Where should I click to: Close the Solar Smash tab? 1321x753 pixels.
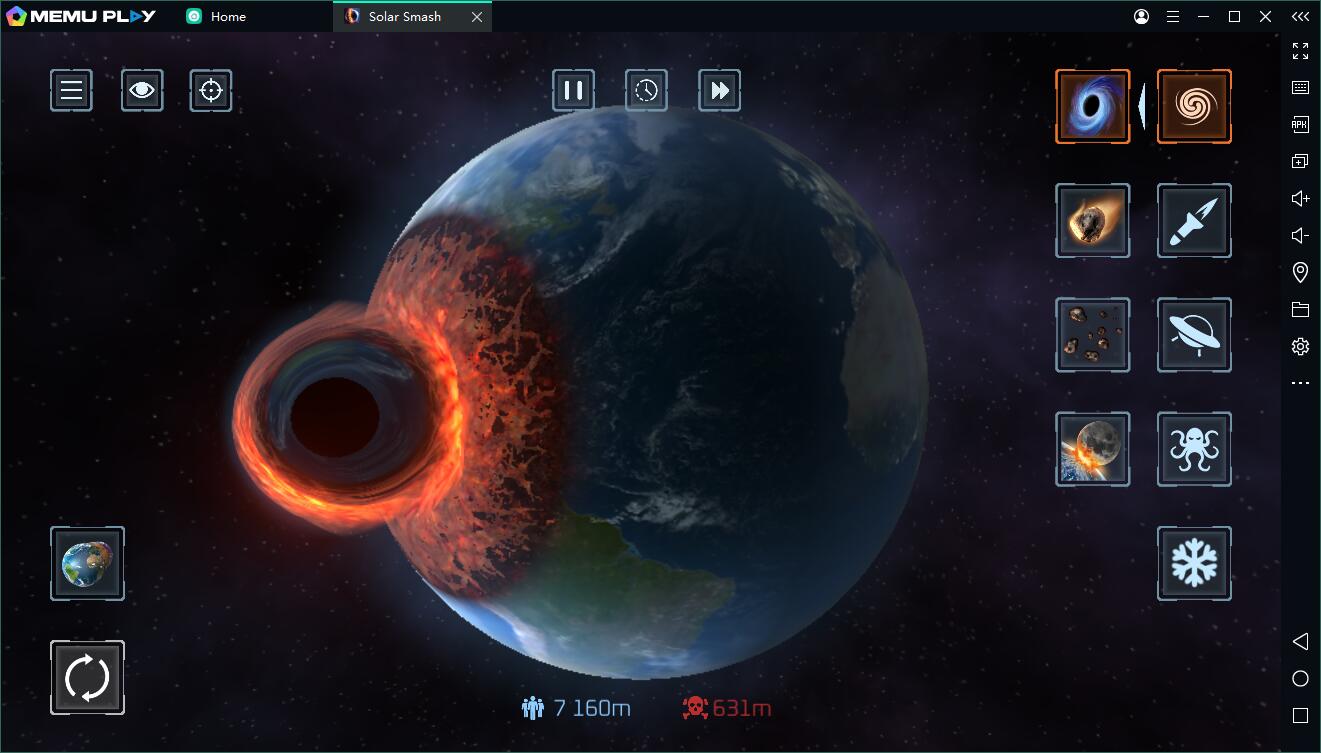pos(477,17)
